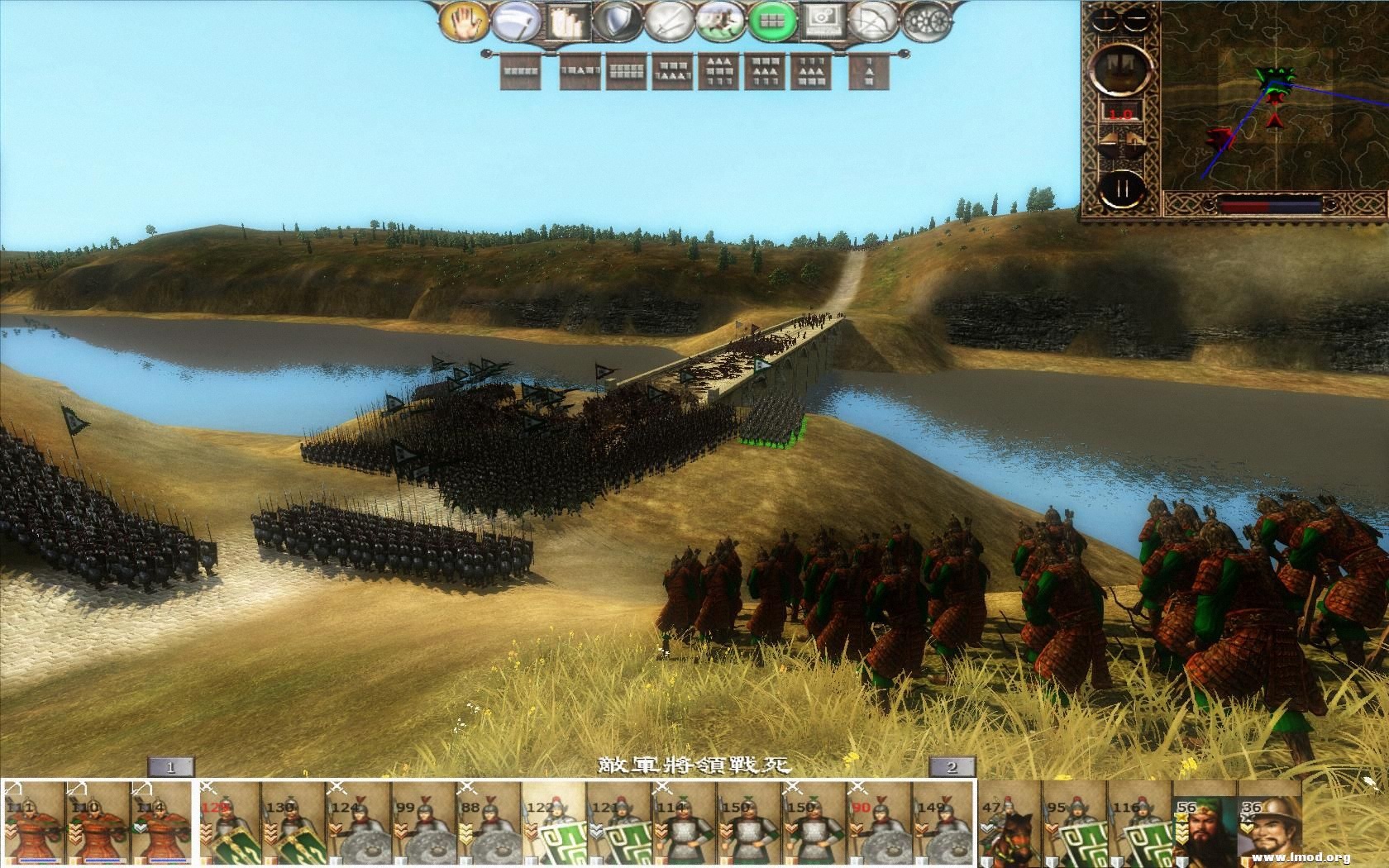Toggle Guard Mode with the shield icon
Screen dimensions: 1389x868
(x=615, y=21)
